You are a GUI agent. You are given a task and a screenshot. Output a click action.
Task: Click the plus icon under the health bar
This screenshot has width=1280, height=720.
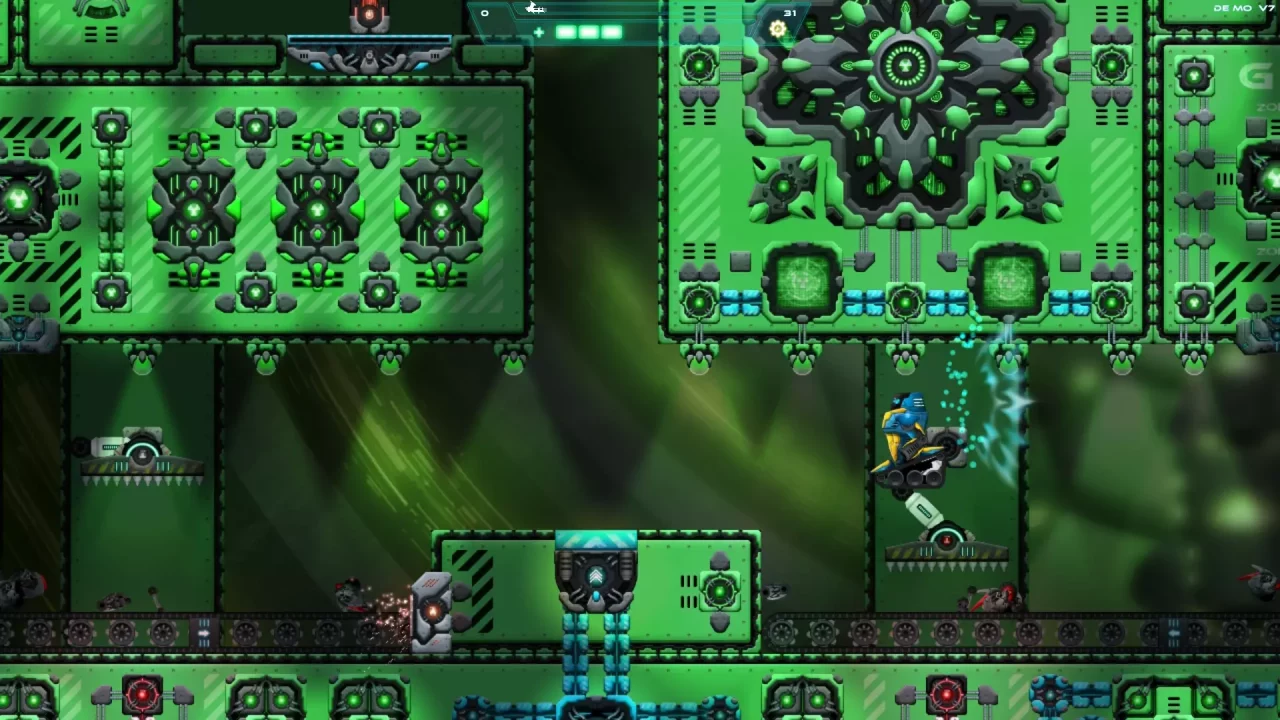[x=539, y=33]
